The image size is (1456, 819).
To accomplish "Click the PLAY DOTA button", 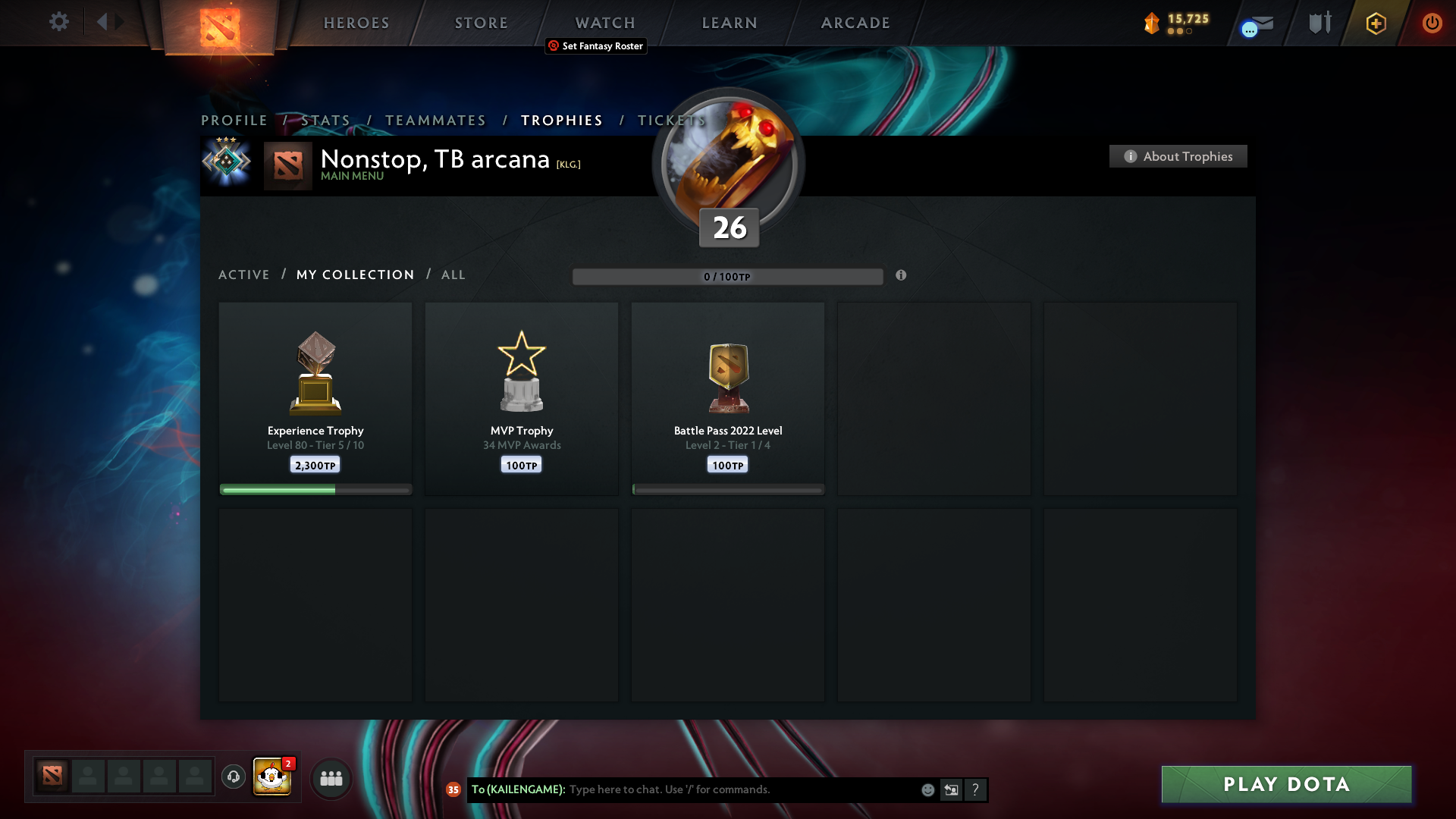I will coord(1285,784).
